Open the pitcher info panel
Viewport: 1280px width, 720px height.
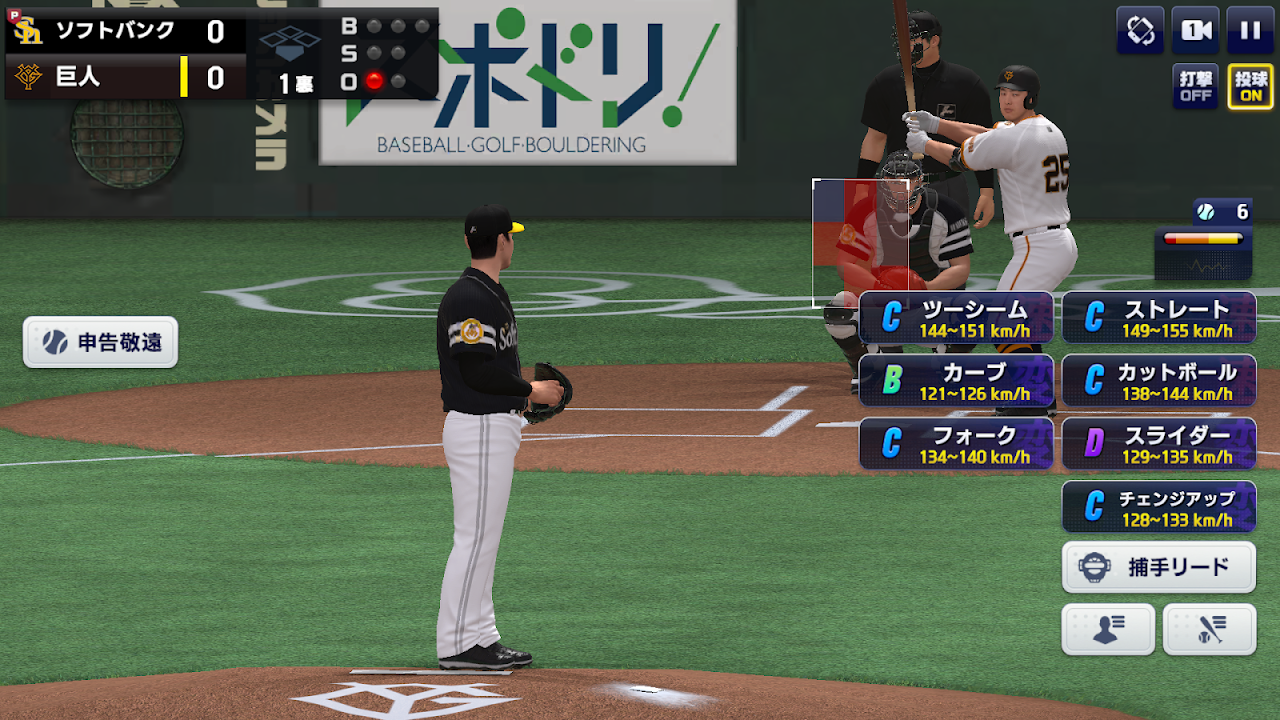[1107, 630]
